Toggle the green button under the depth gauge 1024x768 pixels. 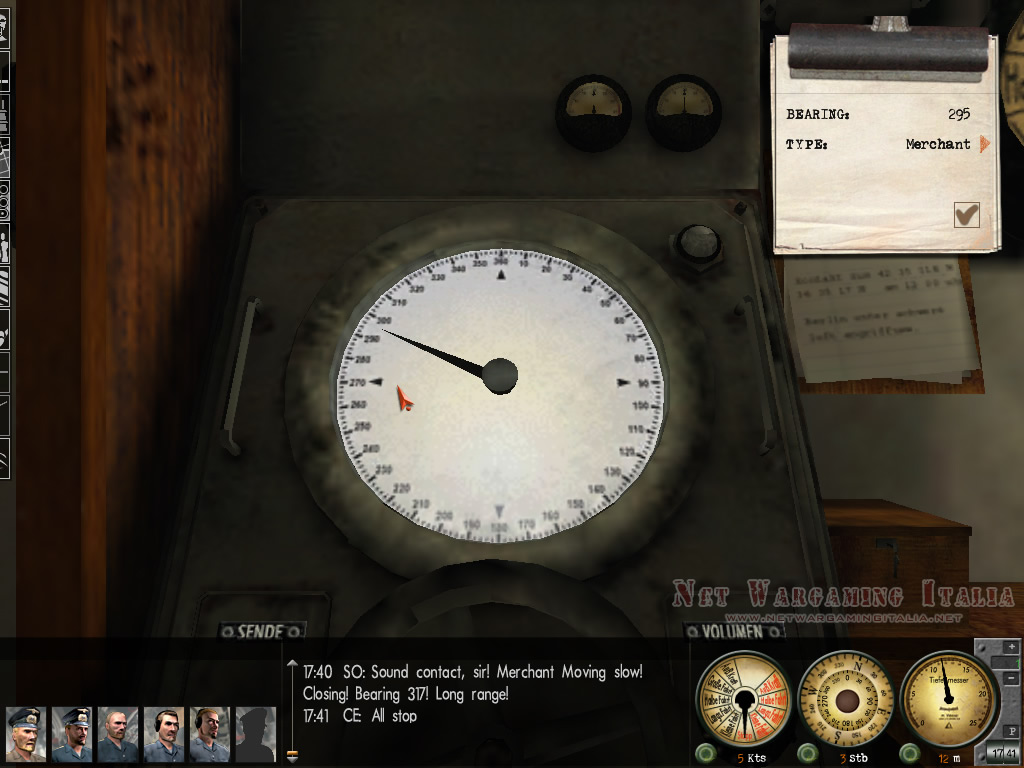coord(909,753)
